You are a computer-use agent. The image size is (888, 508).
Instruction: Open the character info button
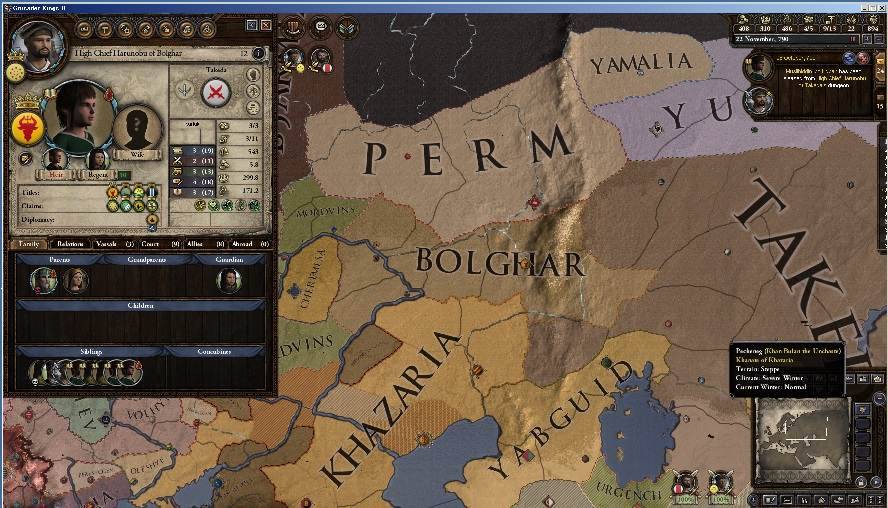259,53
